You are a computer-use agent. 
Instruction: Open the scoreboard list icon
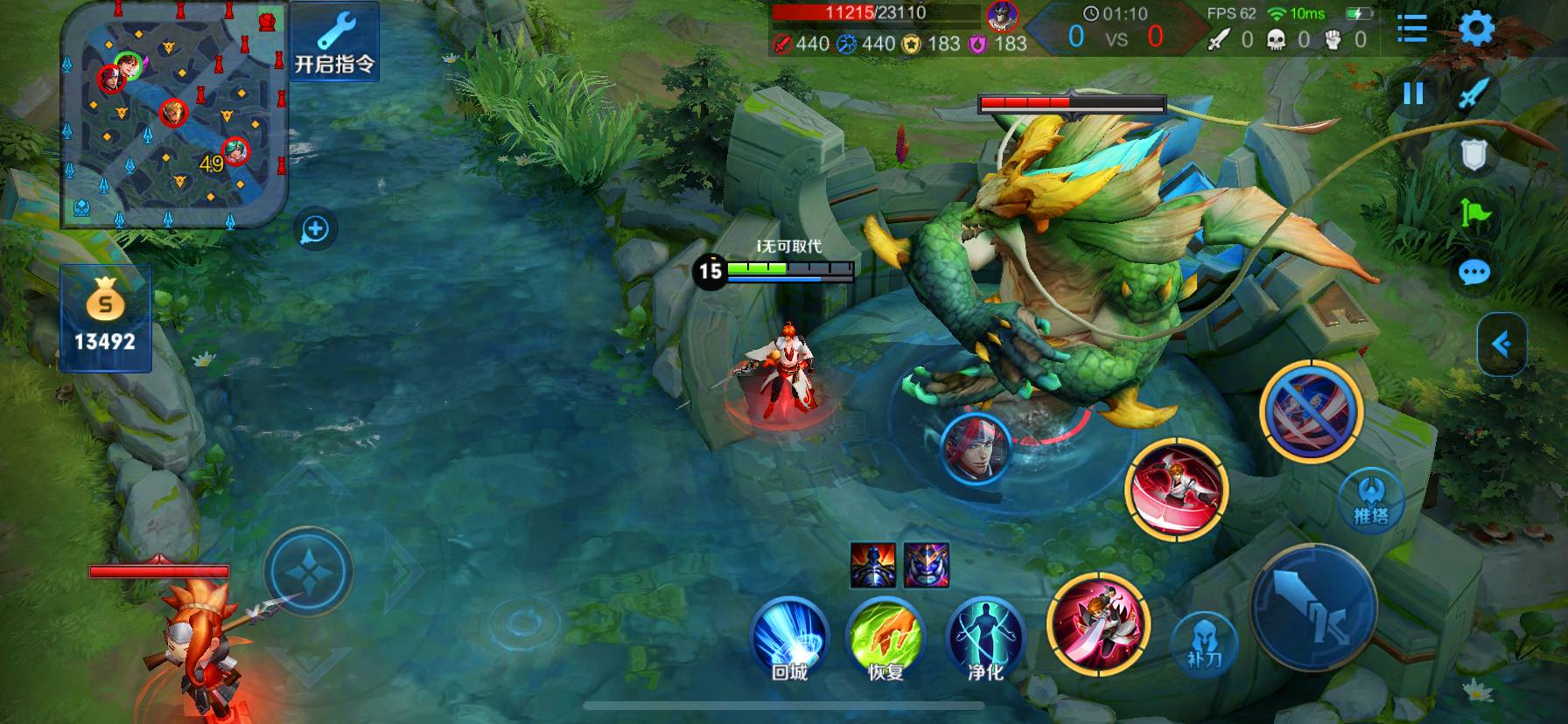coord(1411,28)
